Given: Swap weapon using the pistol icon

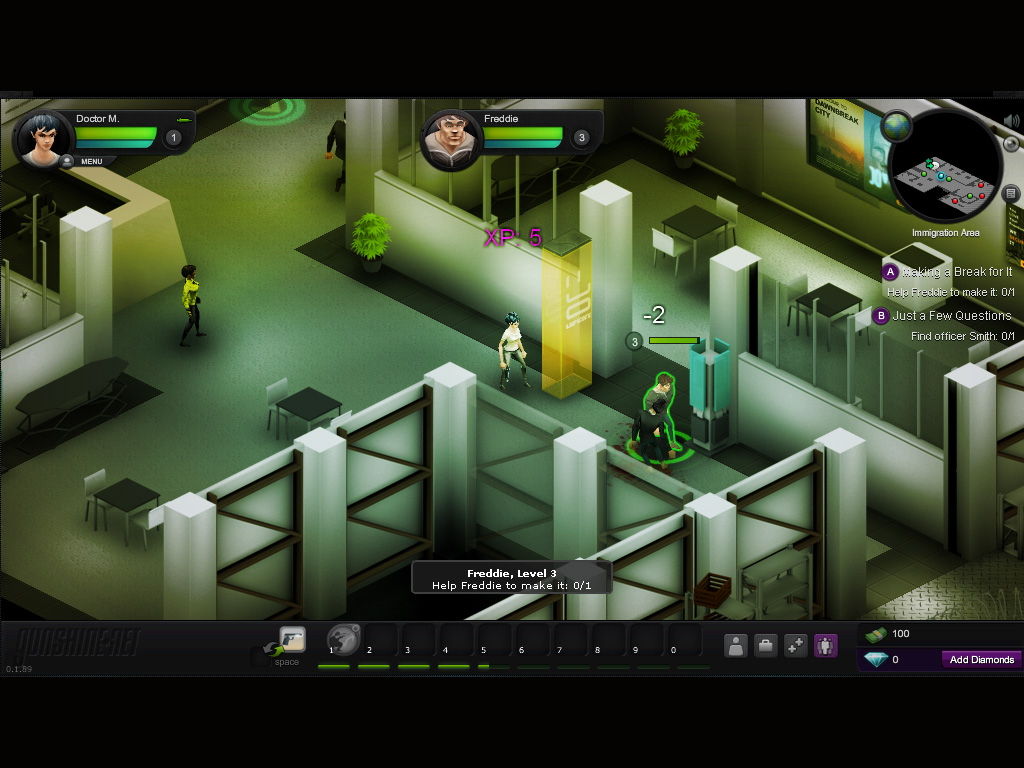Looking at the screenshot, I should (292, 639).
